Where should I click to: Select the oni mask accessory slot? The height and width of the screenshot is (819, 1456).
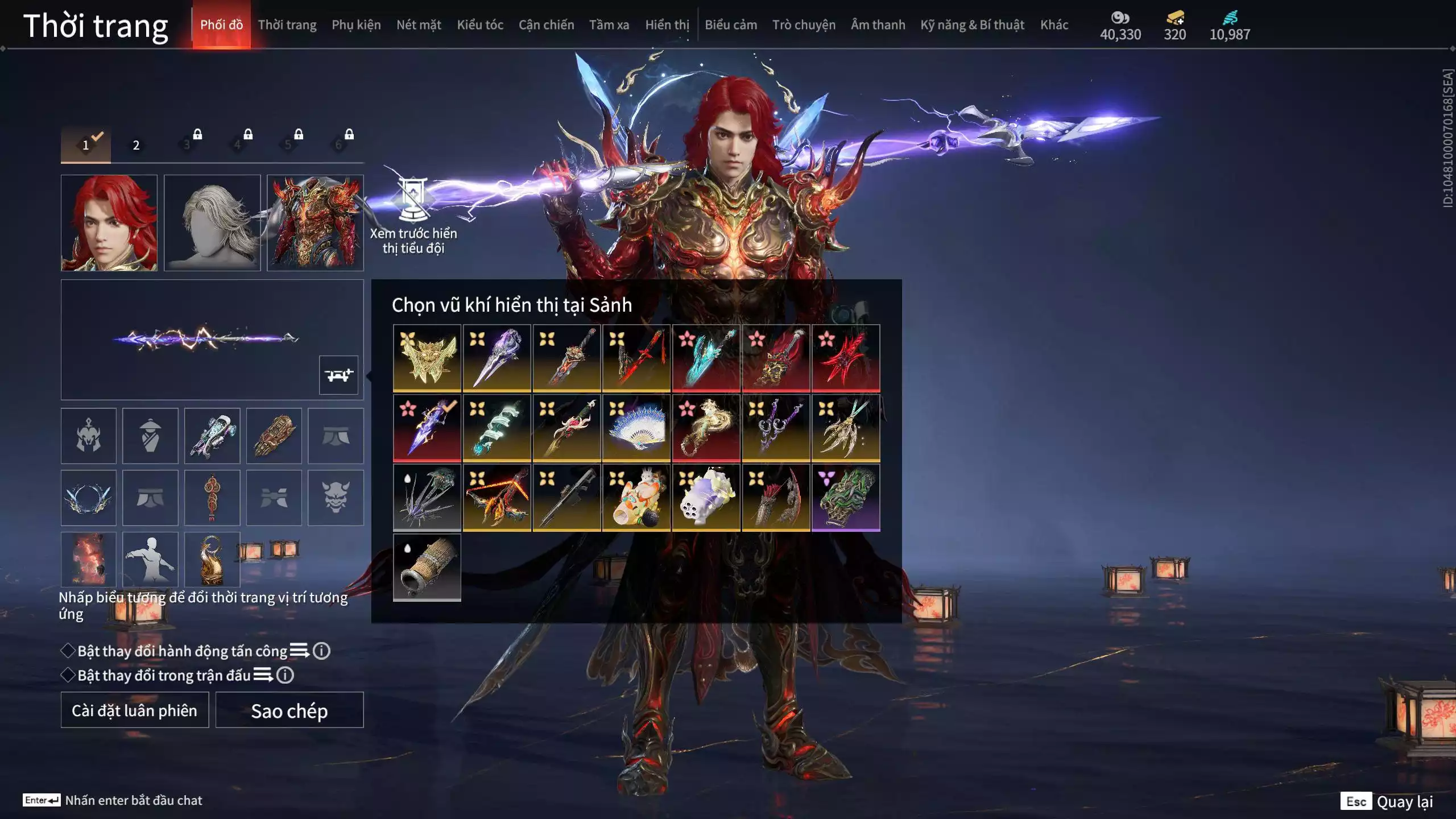pyautogui.click(x=336, y=498)
